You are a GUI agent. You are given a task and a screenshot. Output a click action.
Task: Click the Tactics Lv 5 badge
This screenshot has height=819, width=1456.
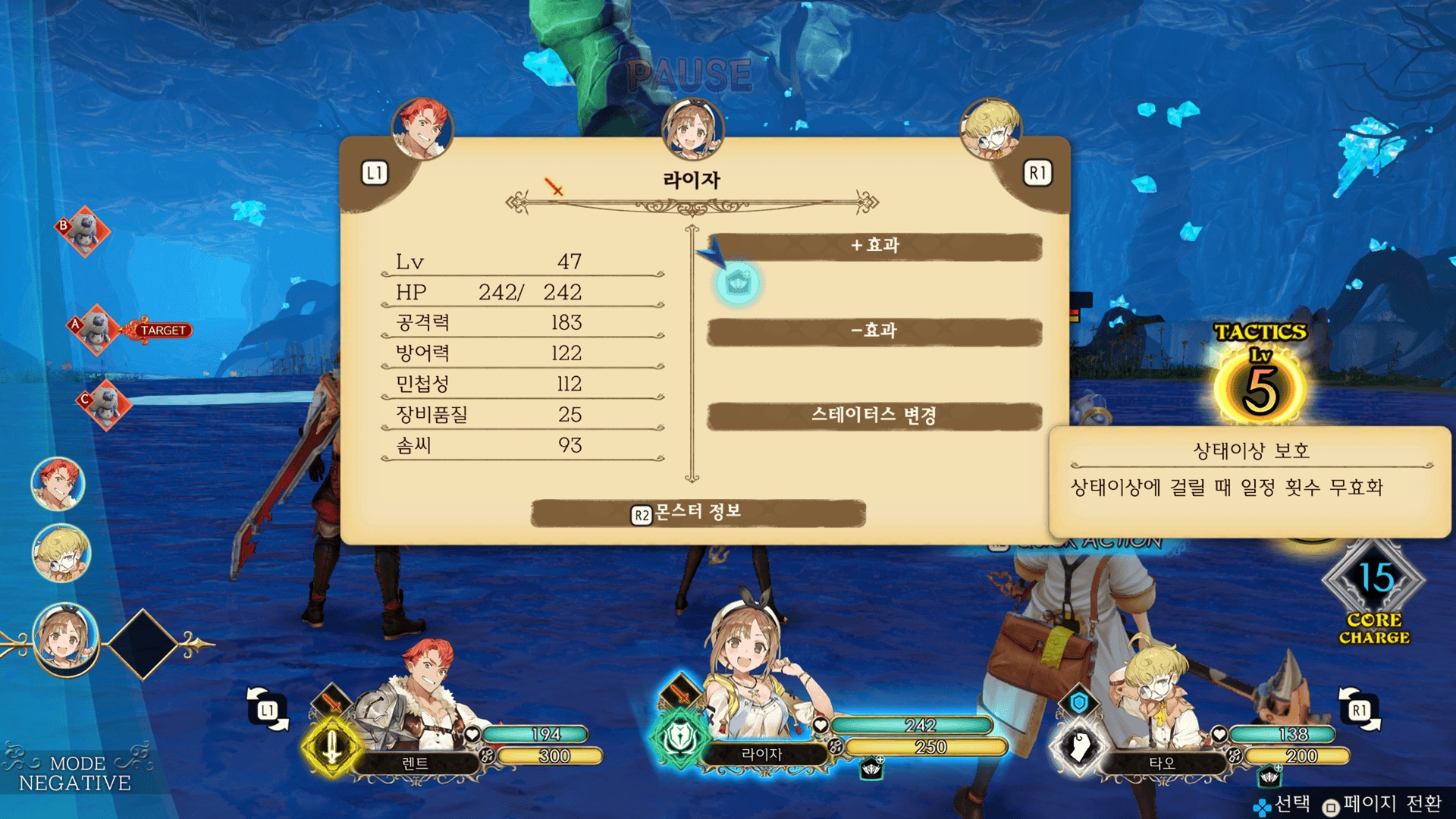pyautogui.click(x=1260, y=375)
